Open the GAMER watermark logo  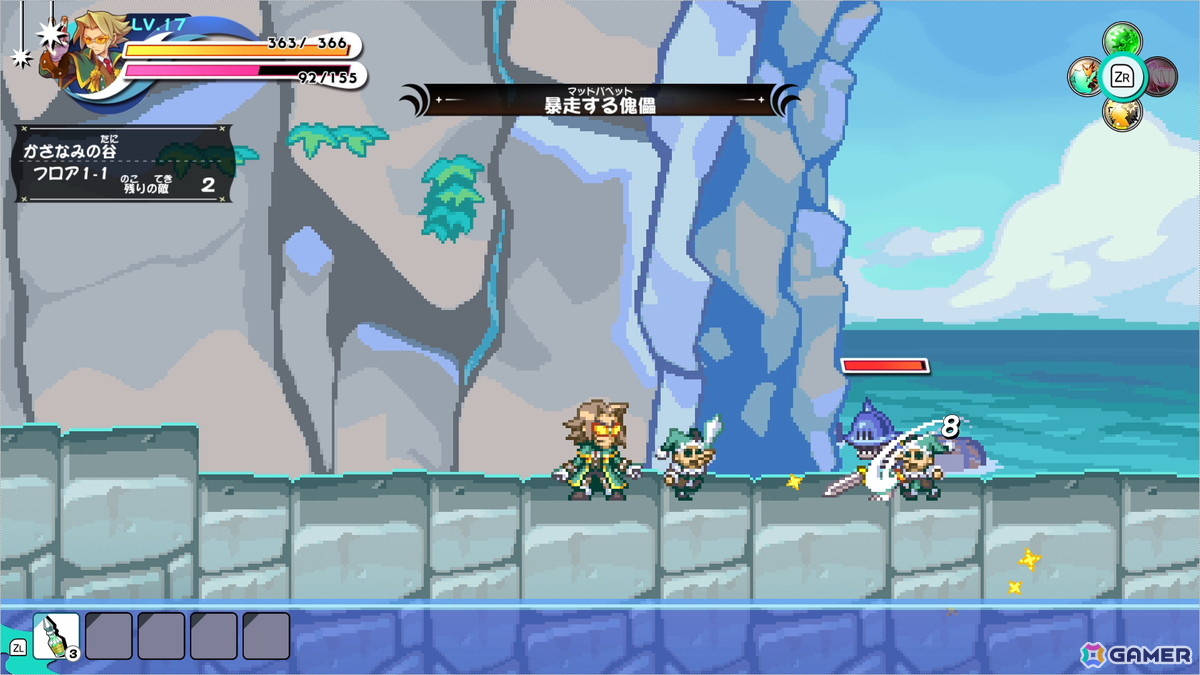1136,654
